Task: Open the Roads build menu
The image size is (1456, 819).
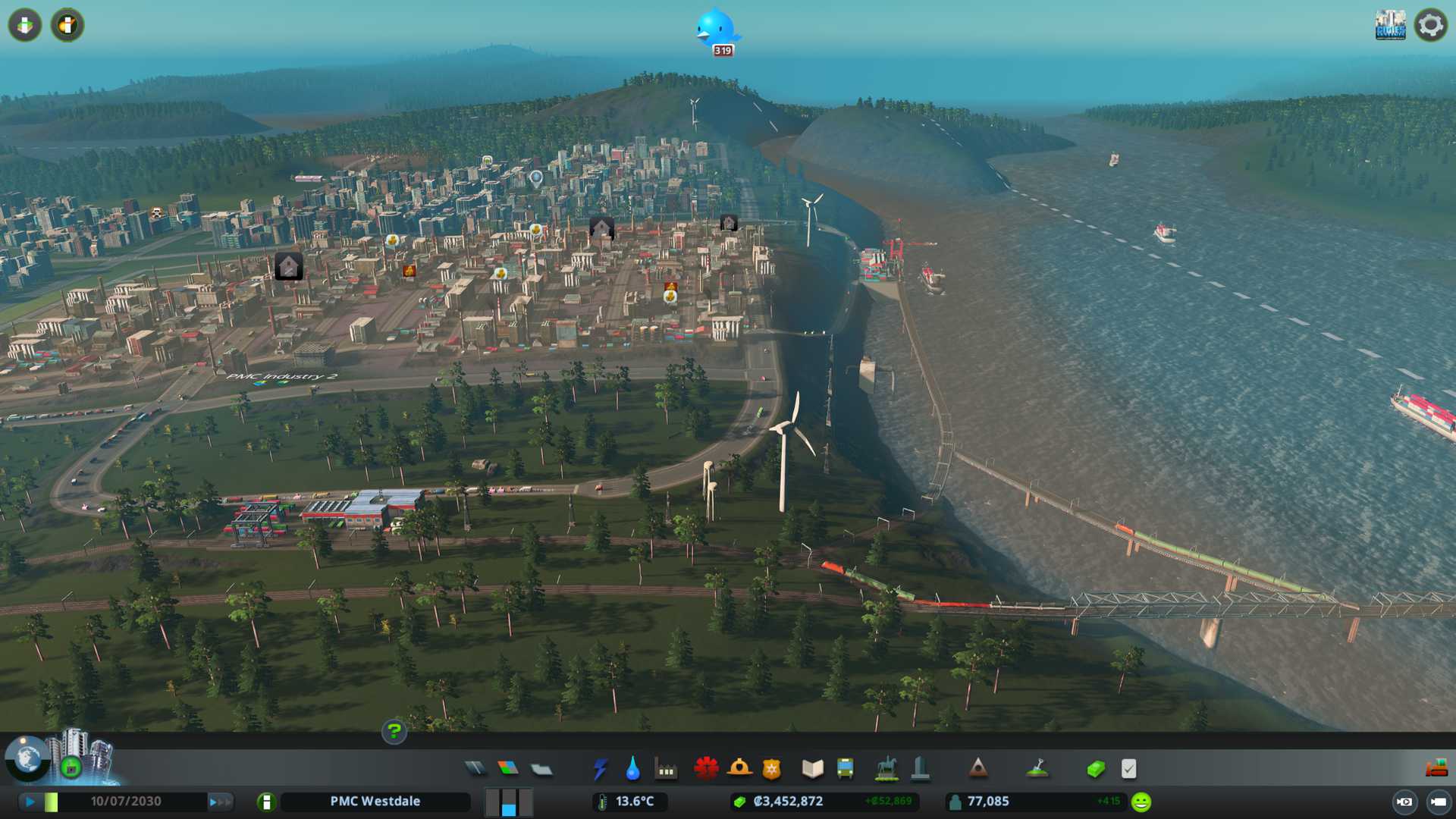Action: tap(475, 769)
